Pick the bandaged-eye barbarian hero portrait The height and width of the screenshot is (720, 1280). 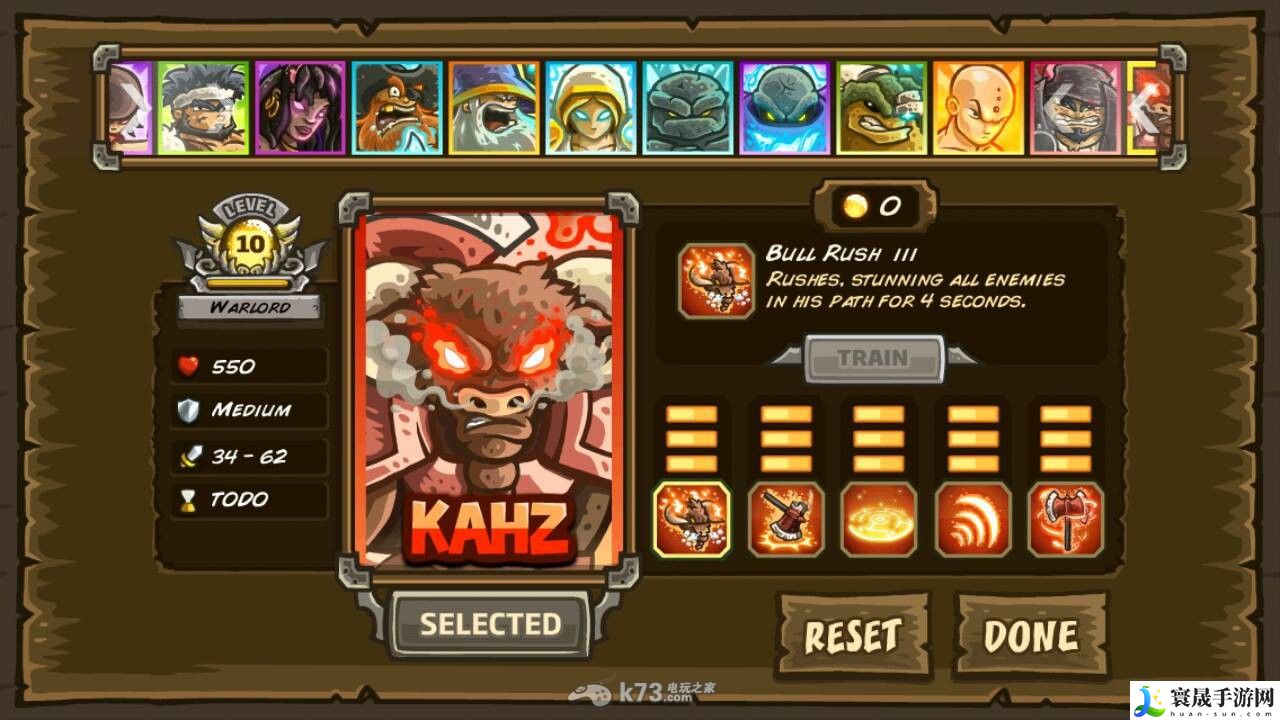click(x=203, y=108)
